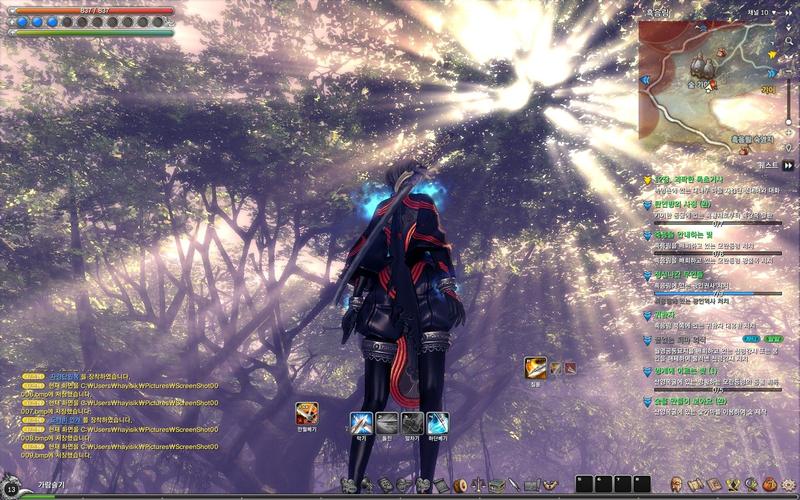Collapse the minimap with the double-arrow button
Screen dimensions: 800x500
789,12
